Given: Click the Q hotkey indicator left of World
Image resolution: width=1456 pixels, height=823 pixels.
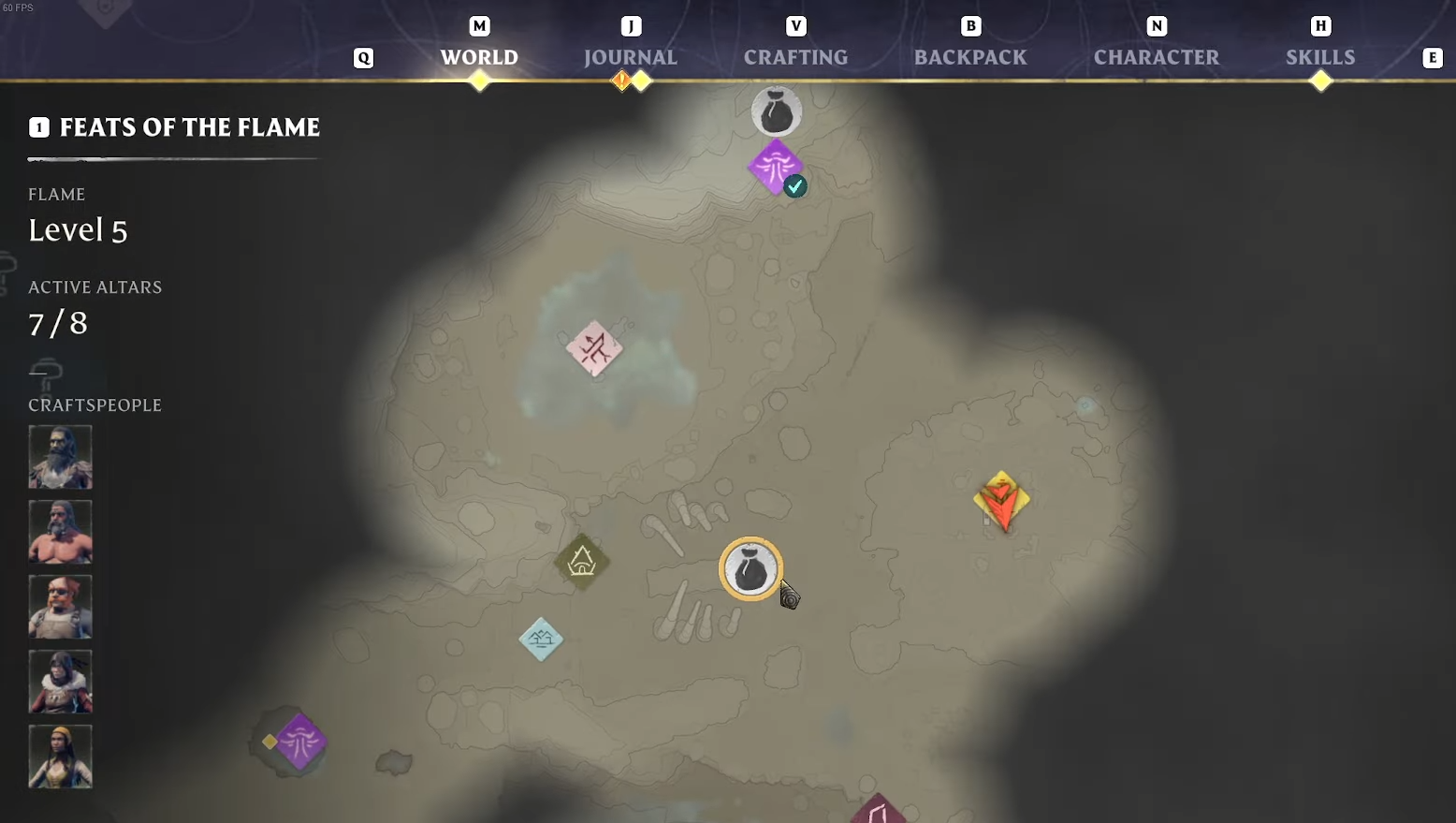Looking at the screenshot, I should [x=363, y=57].
